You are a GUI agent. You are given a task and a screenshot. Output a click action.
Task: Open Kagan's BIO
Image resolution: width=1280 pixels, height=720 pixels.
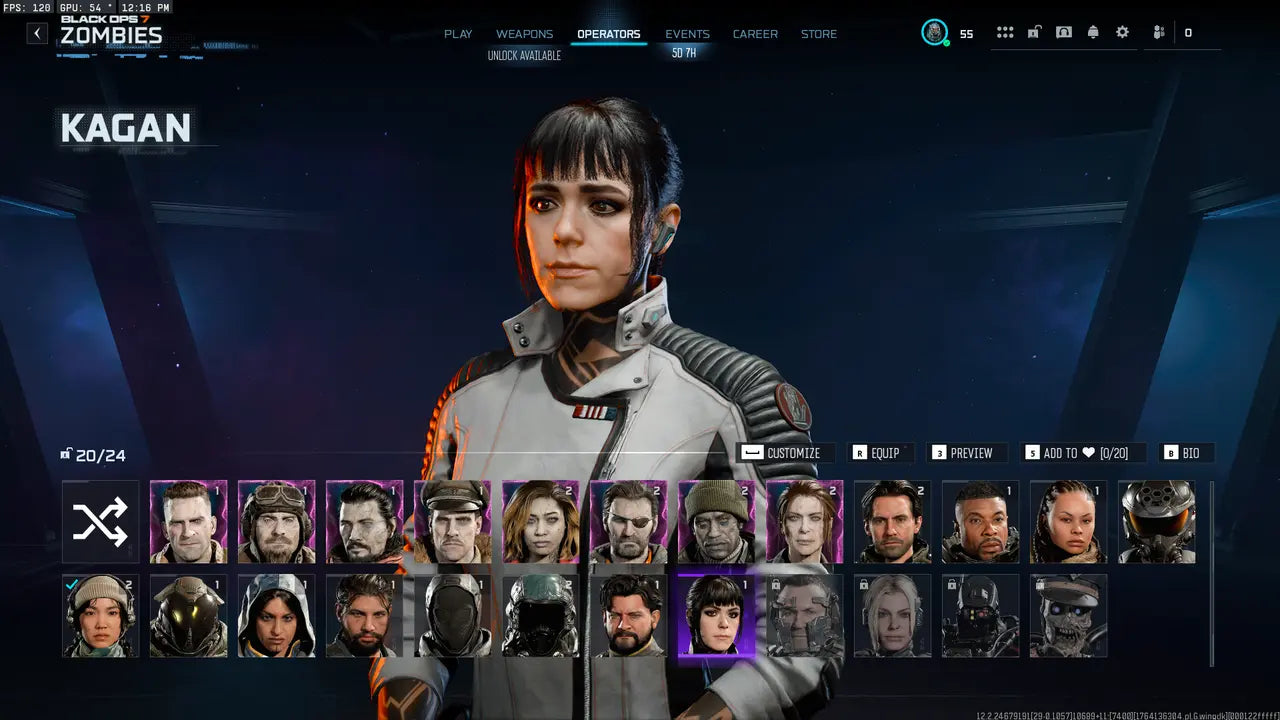[x=1186, y=452]
